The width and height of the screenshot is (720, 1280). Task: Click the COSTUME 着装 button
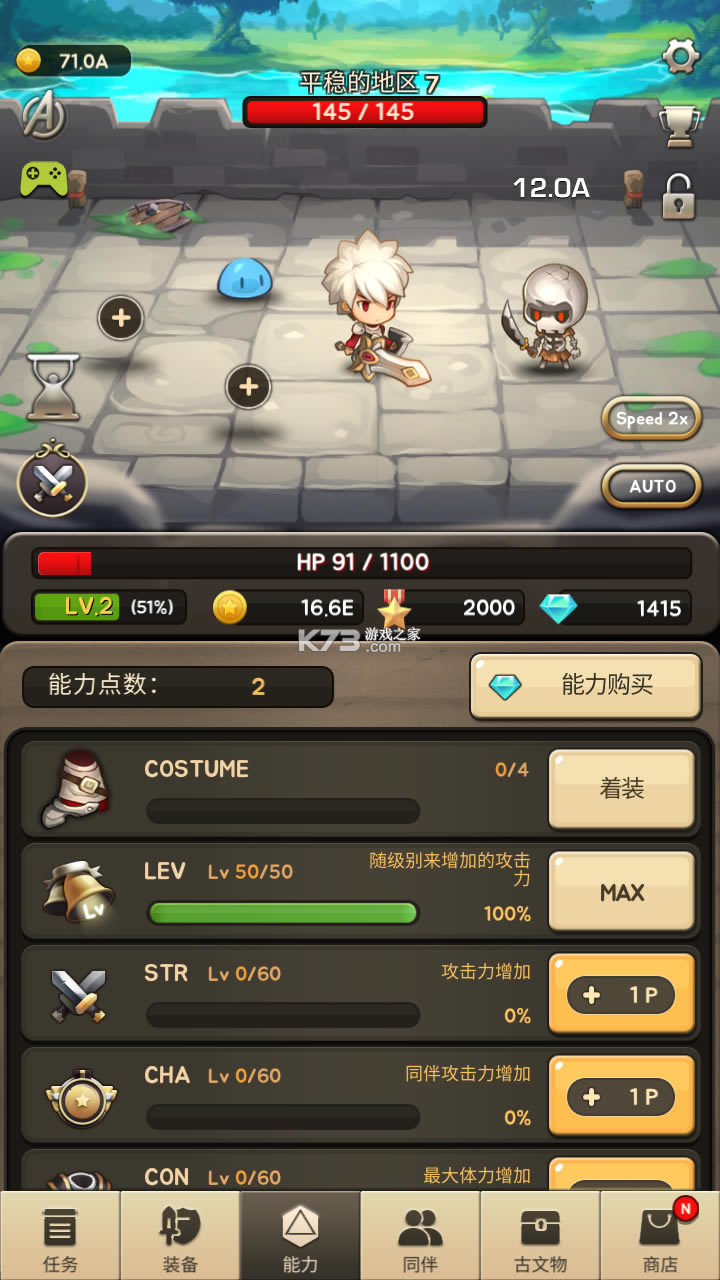coord(621,789)
